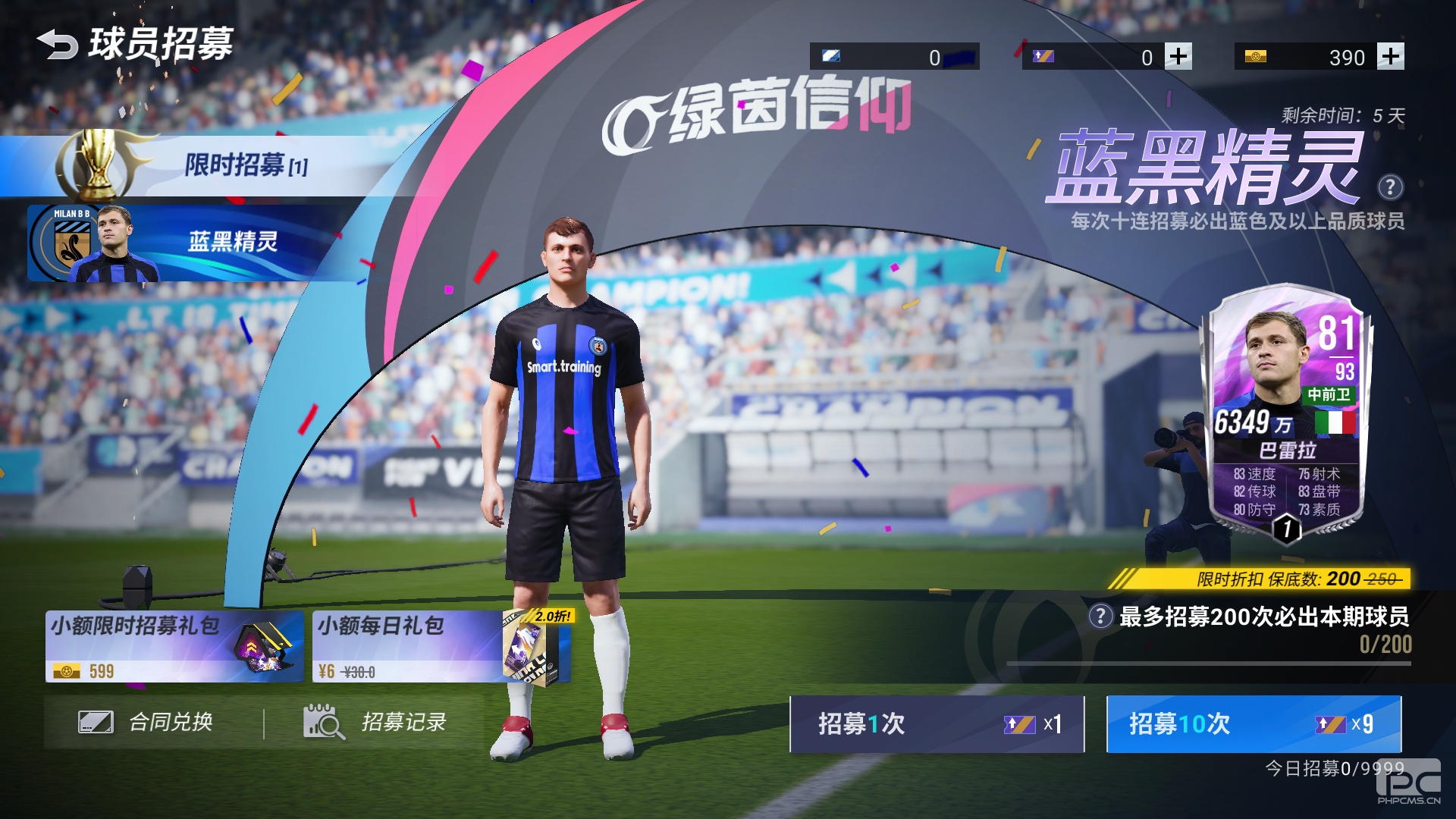The height and width of the screenshot is (819, 1456).
Task: Buy the 小额每日礼包 for ¥6
Action: tap(441, 646)
